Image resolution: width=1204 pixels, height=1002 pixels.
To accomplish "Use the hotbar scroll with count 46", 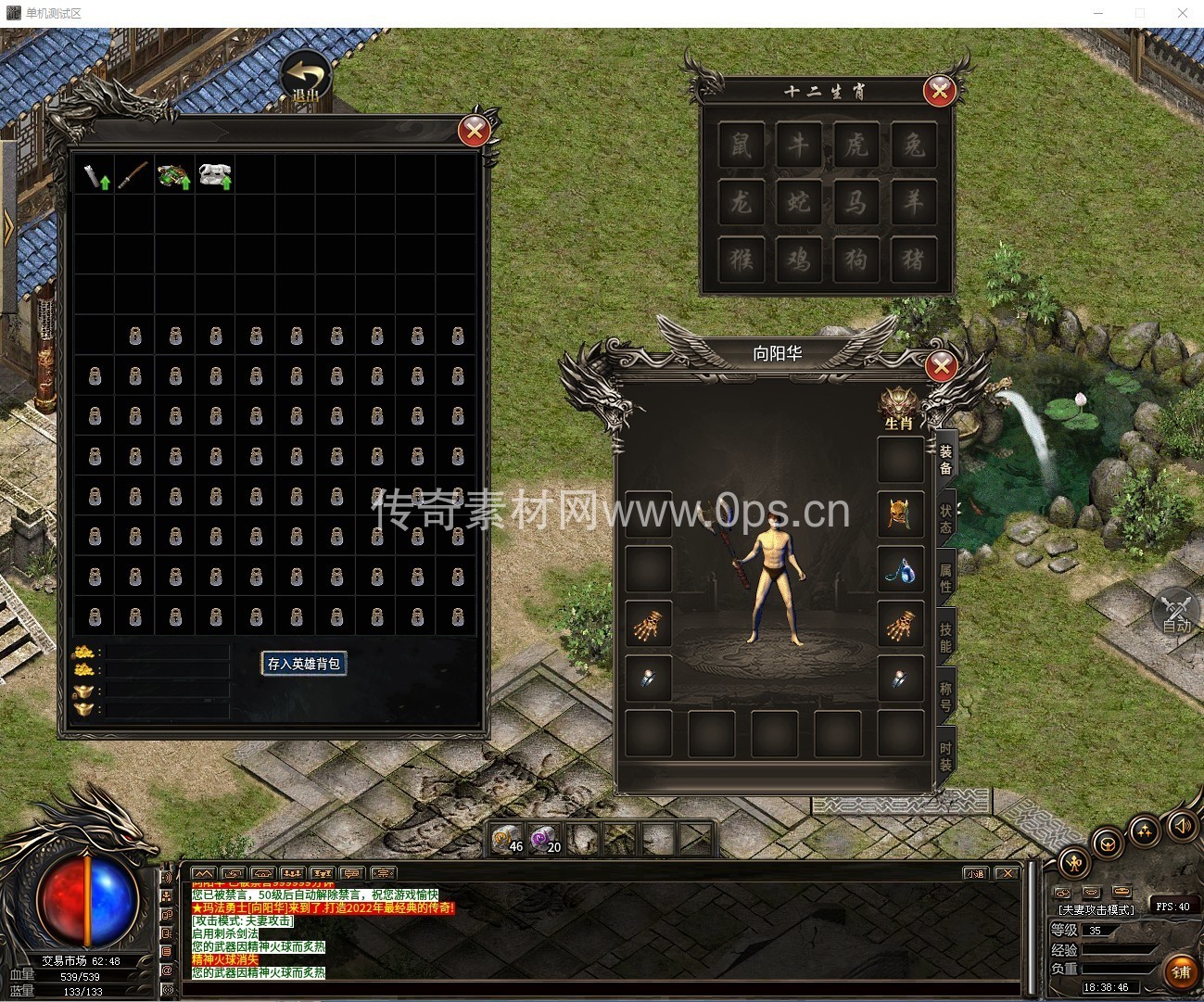I will (x=507, y=840).
